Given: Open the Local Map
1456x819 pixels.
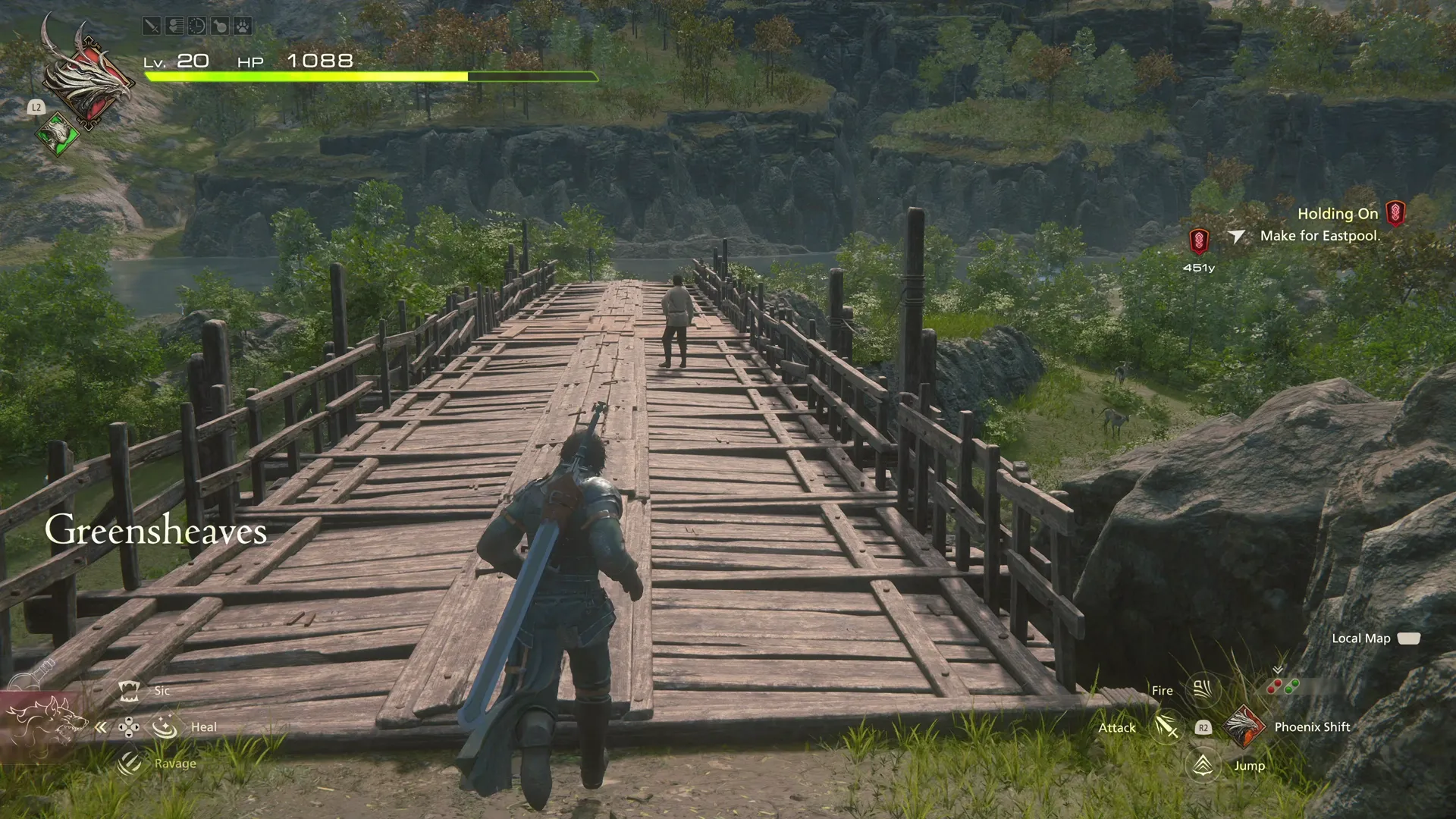Looking at the screenshot, I should click(x=1361, y=639).
